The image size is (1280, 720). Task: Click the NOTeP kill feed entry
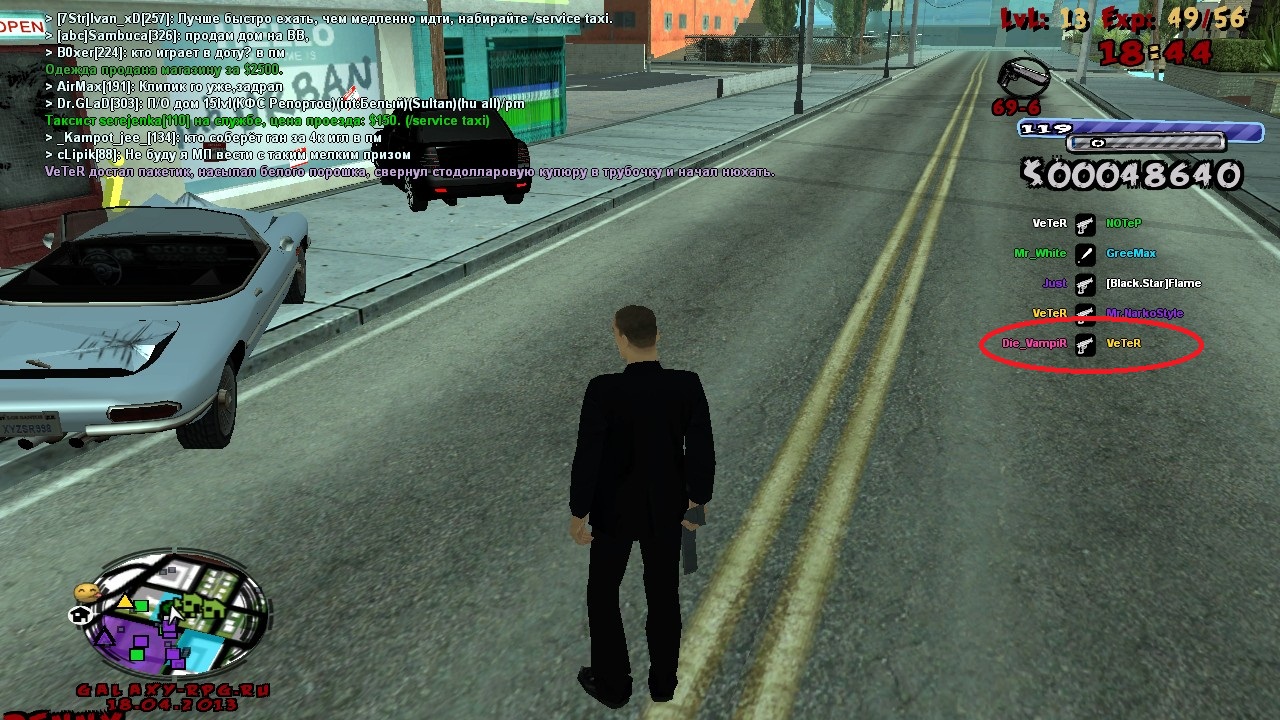point(1123,224)
